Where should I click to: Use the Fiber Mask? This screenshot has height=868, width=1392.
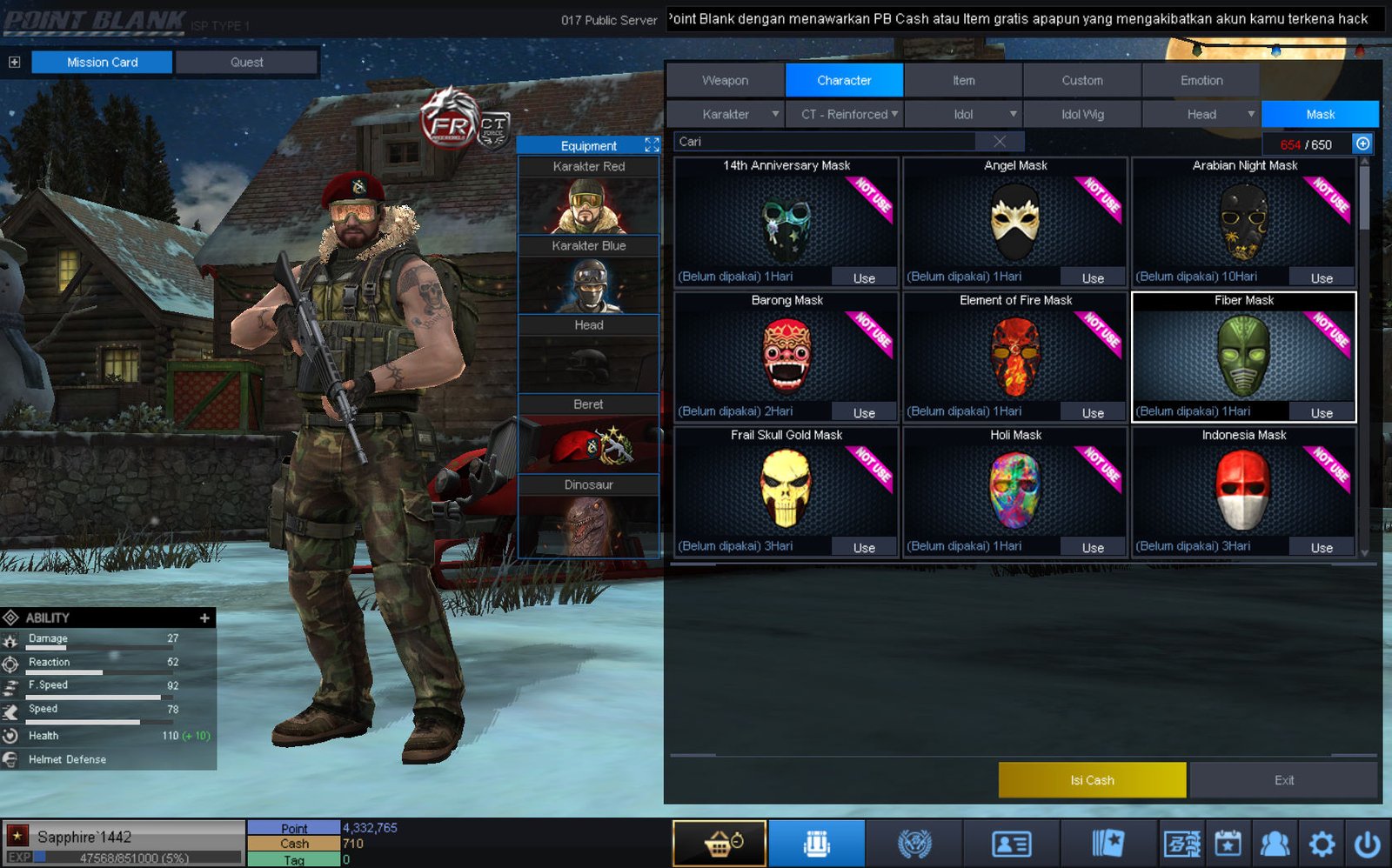1321,413
